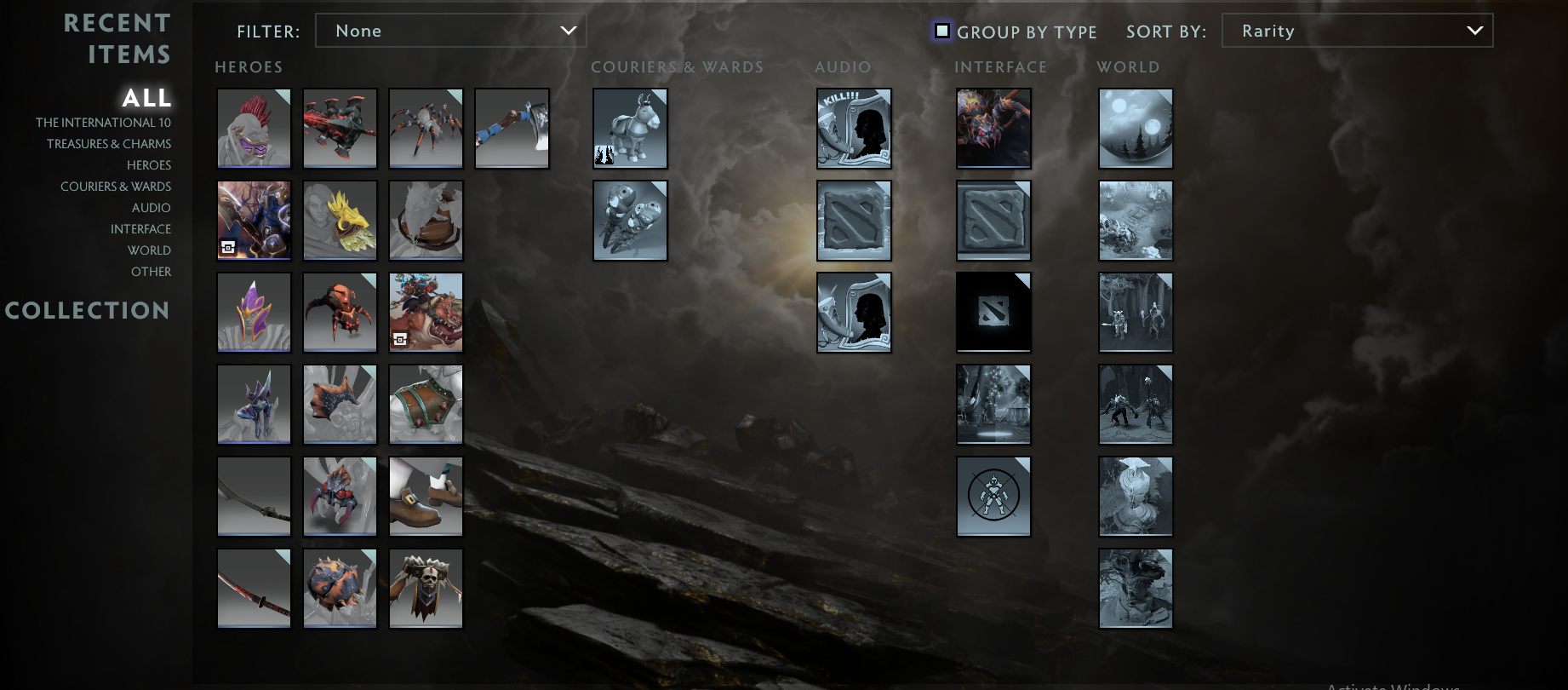
Task: Open THE INTERNATIONAL 10 section
Action: point(104,122)
